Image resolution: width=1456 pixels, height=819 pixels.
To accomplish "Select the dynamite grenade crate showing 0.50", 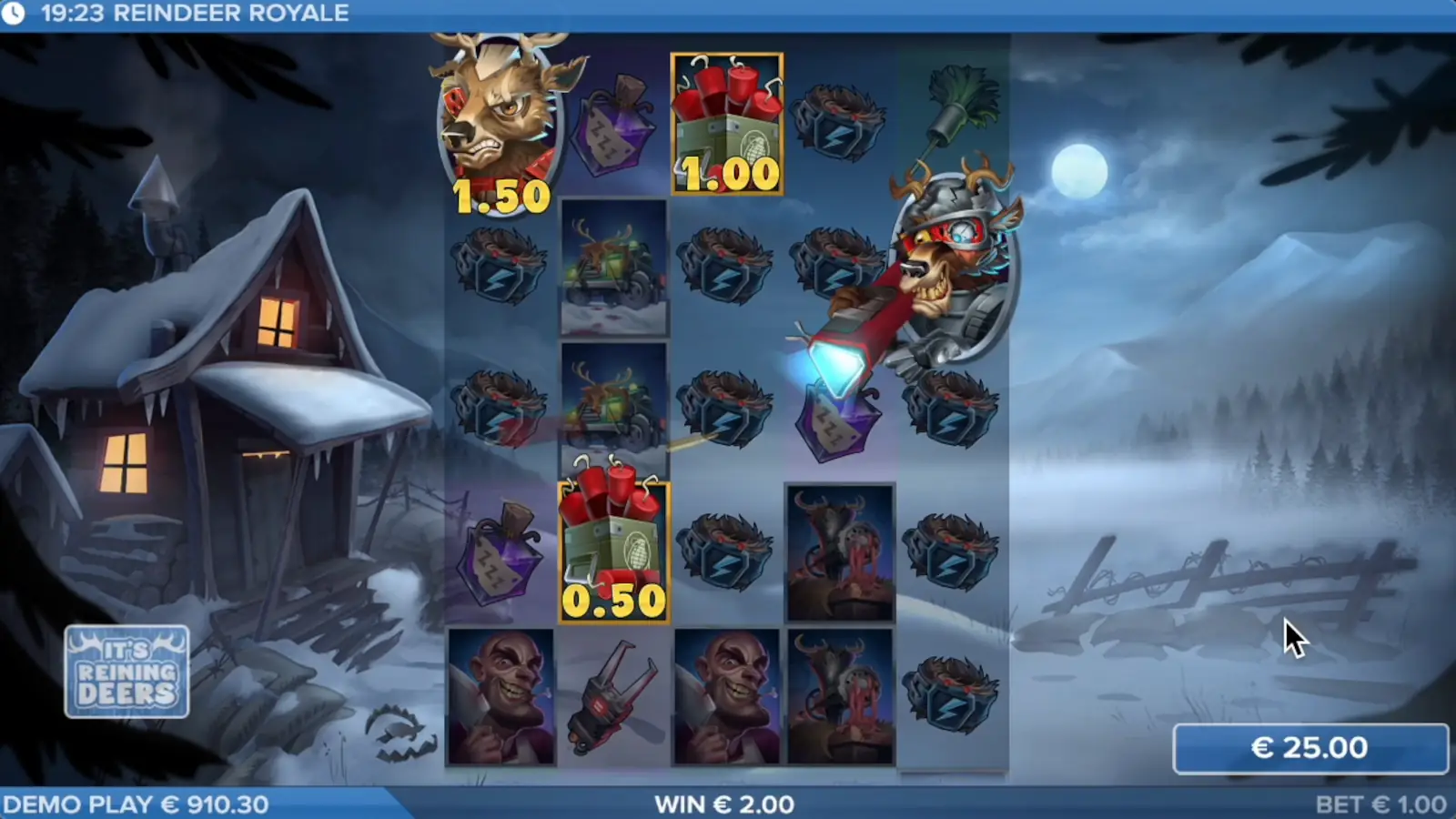I will 612,546.
